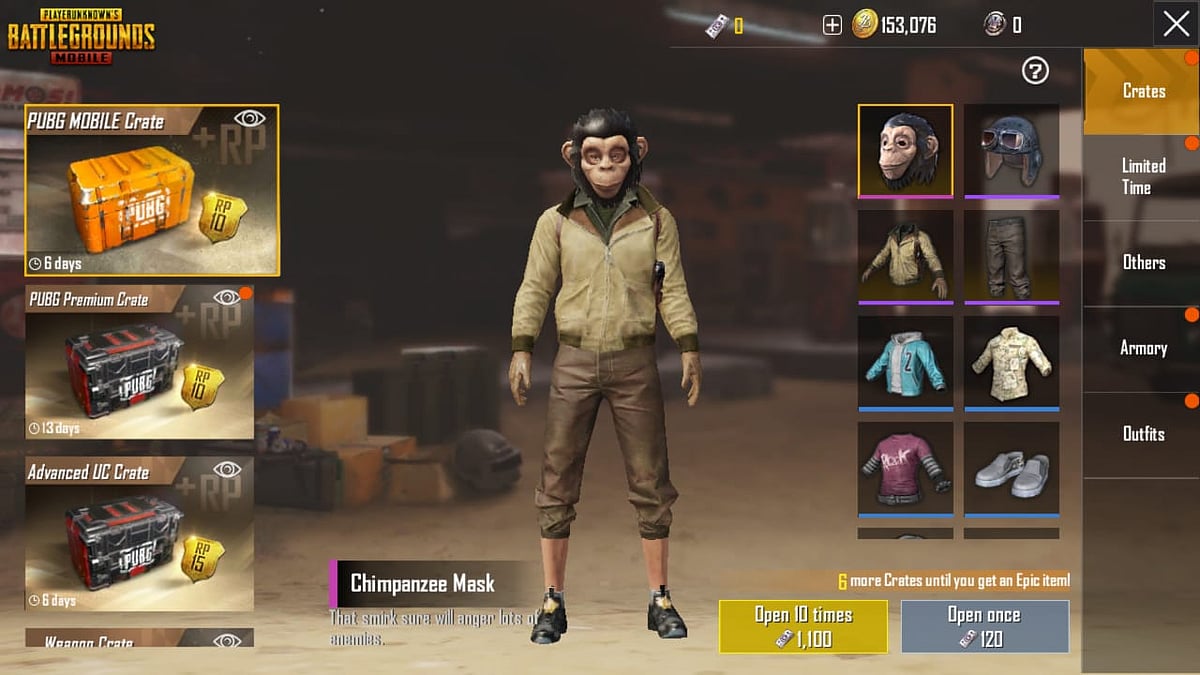Choose the maroon long-sleeve shirt
This screenshot has width=1200, height=675.
pos(905,468)
